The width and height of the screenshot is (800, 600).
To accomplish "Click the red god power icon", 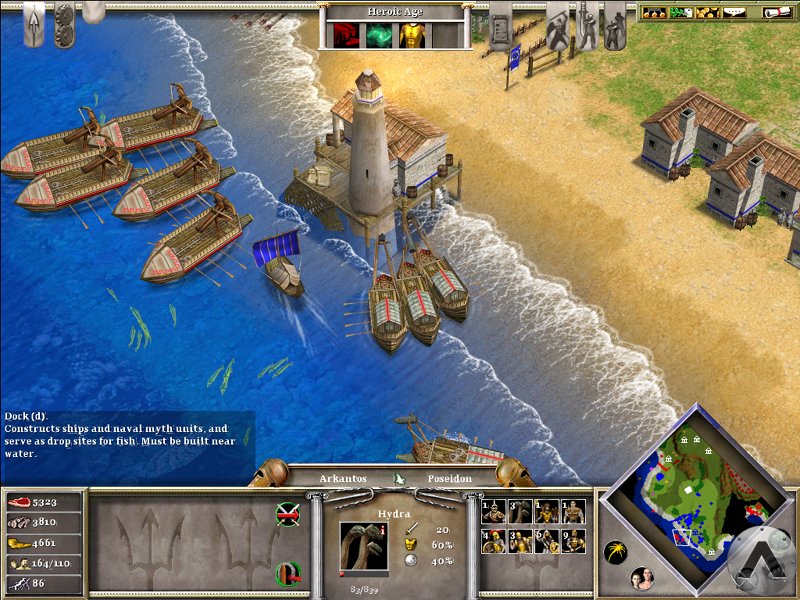I will (347, 36).
